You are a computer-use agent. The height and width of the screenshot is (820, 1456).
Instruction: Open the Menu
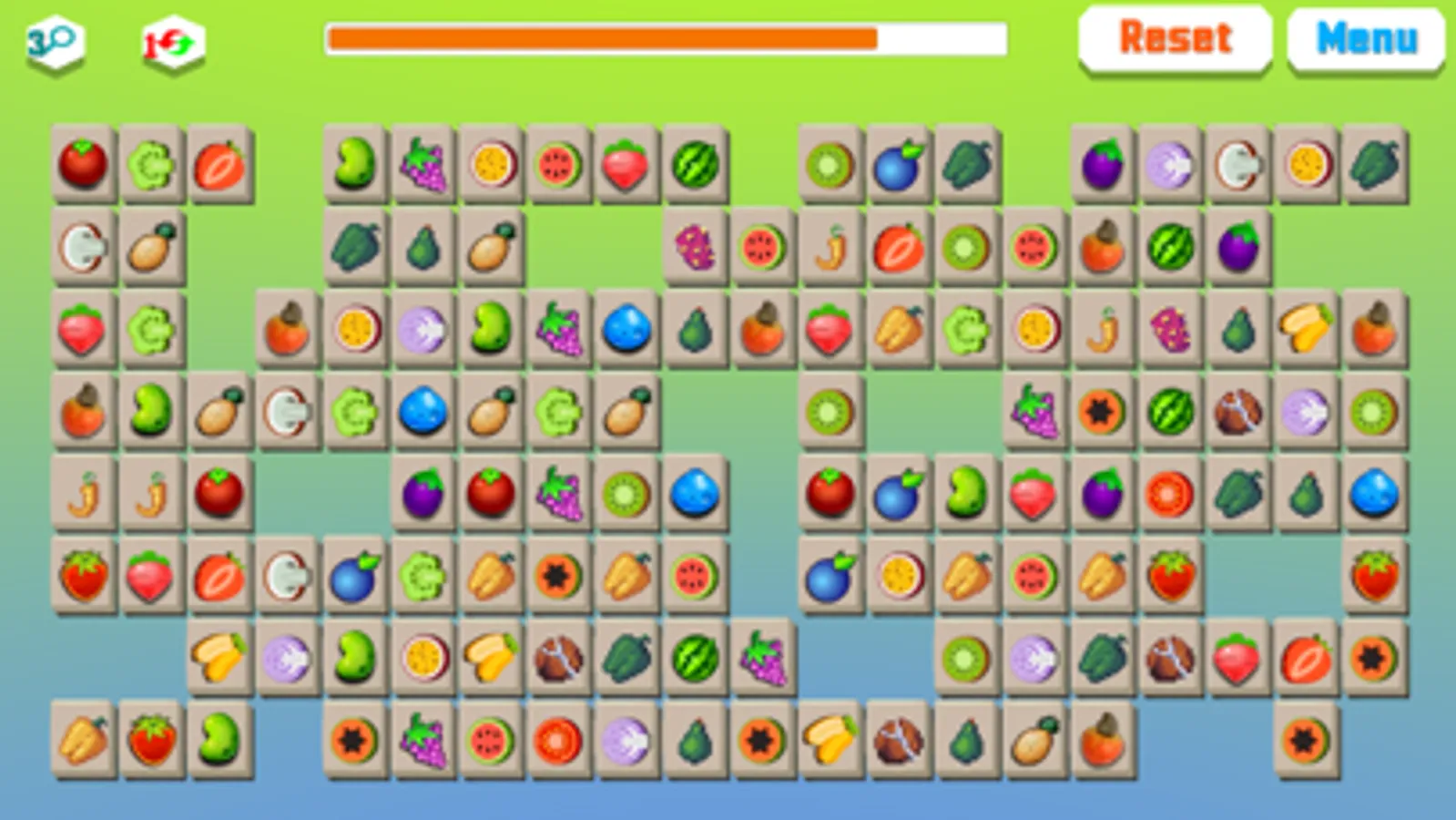click(1365, 38)
